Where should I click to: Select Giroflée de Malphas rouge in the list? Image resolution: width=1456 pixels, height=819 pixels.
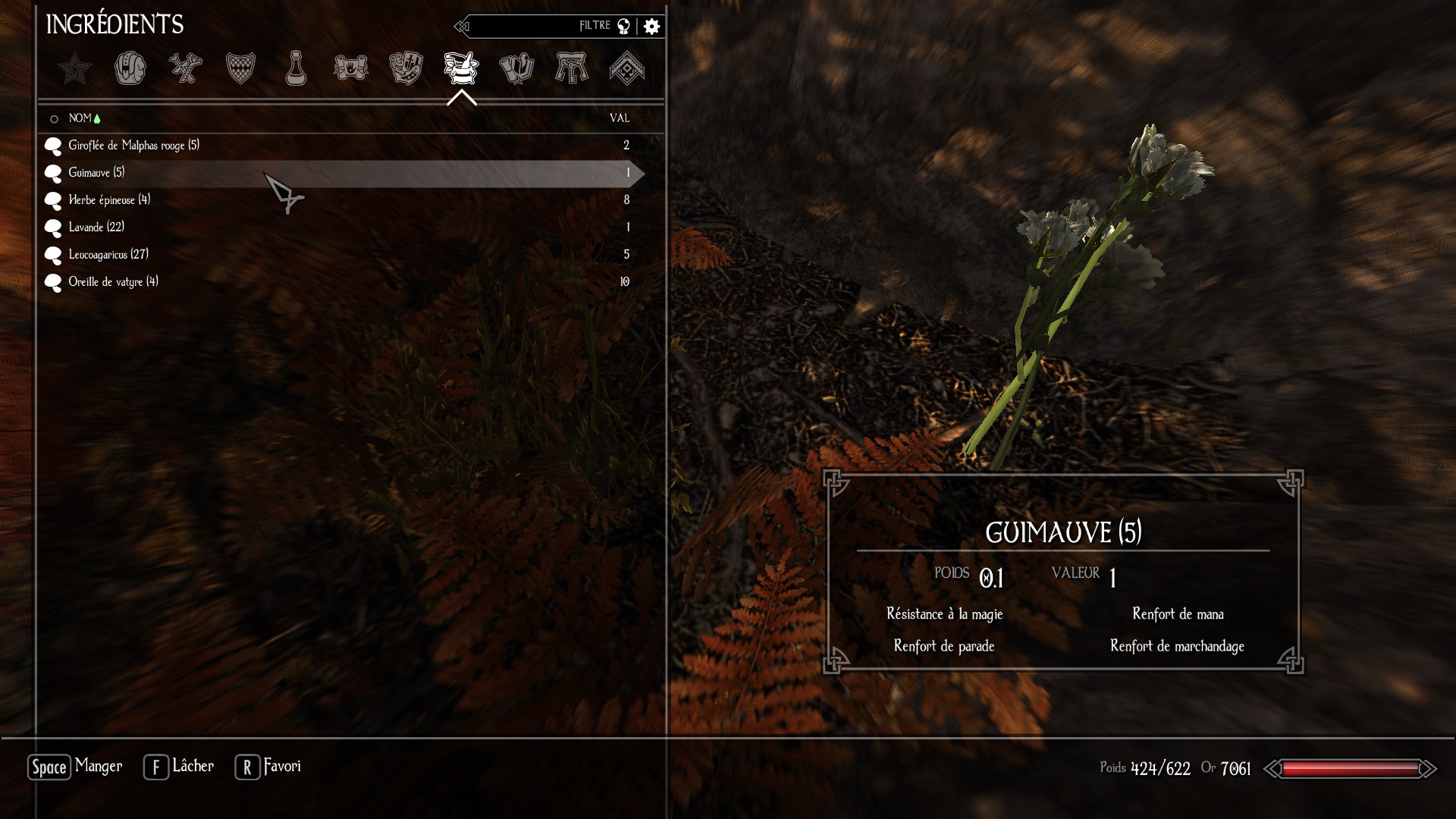[x=133, y=146]
